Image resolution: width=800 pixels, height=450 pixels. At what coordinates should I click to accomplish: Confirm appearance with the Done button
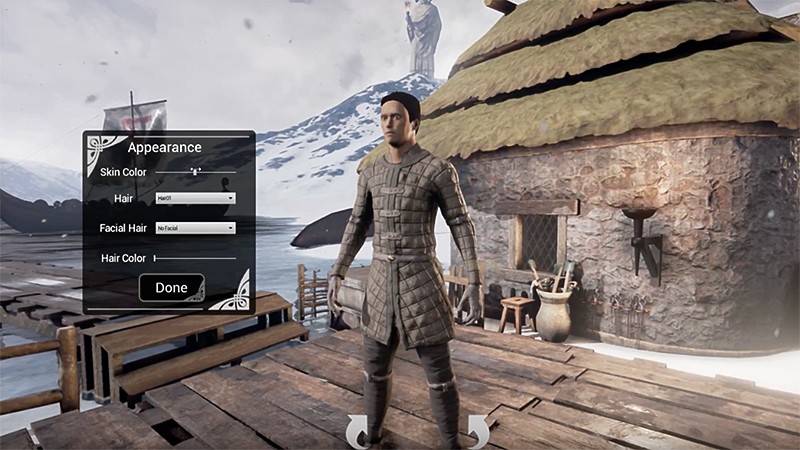[171, 288]
